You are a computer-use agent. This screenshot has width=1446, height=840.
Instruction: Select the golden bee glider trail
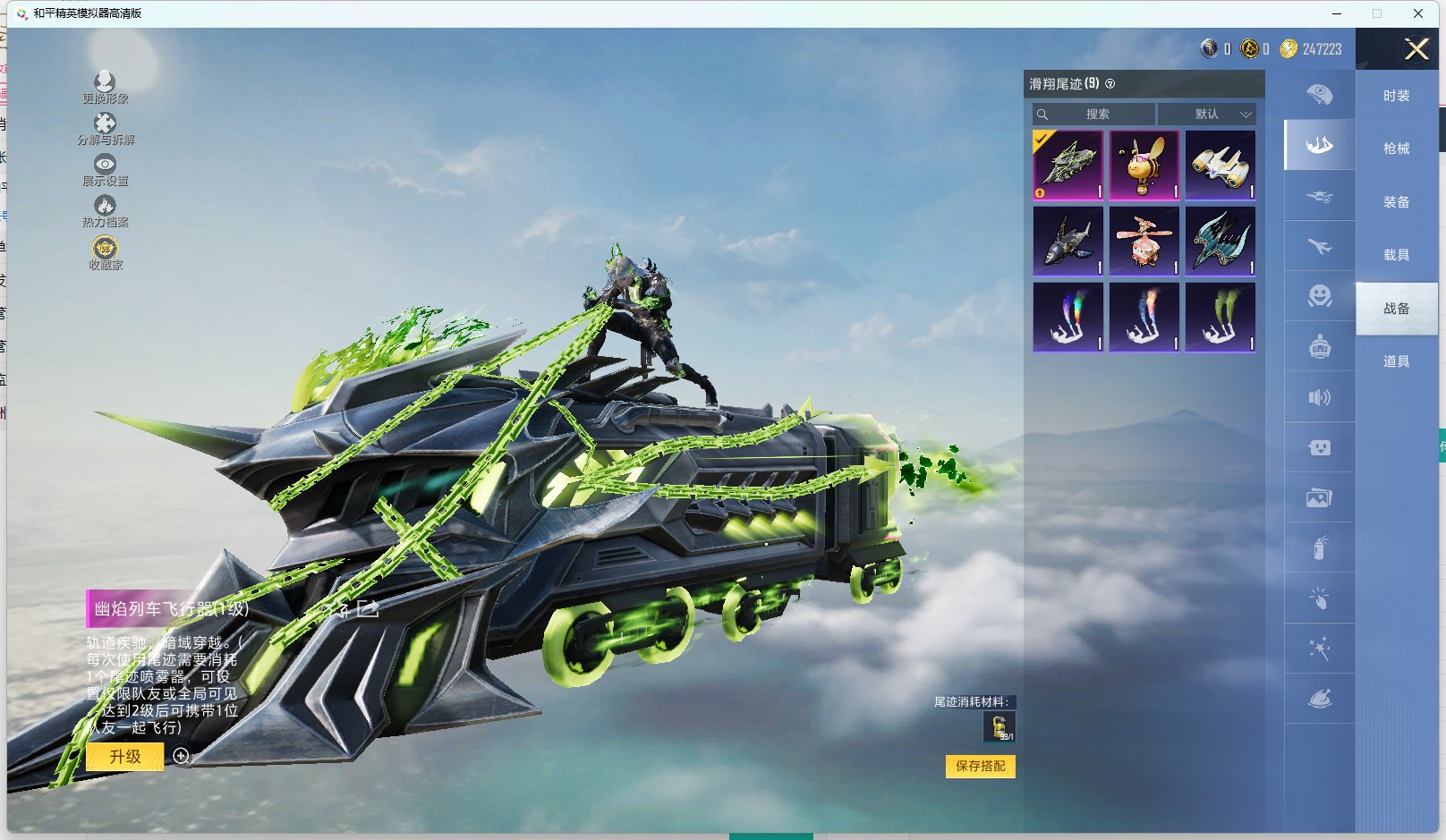point(1144,165)
